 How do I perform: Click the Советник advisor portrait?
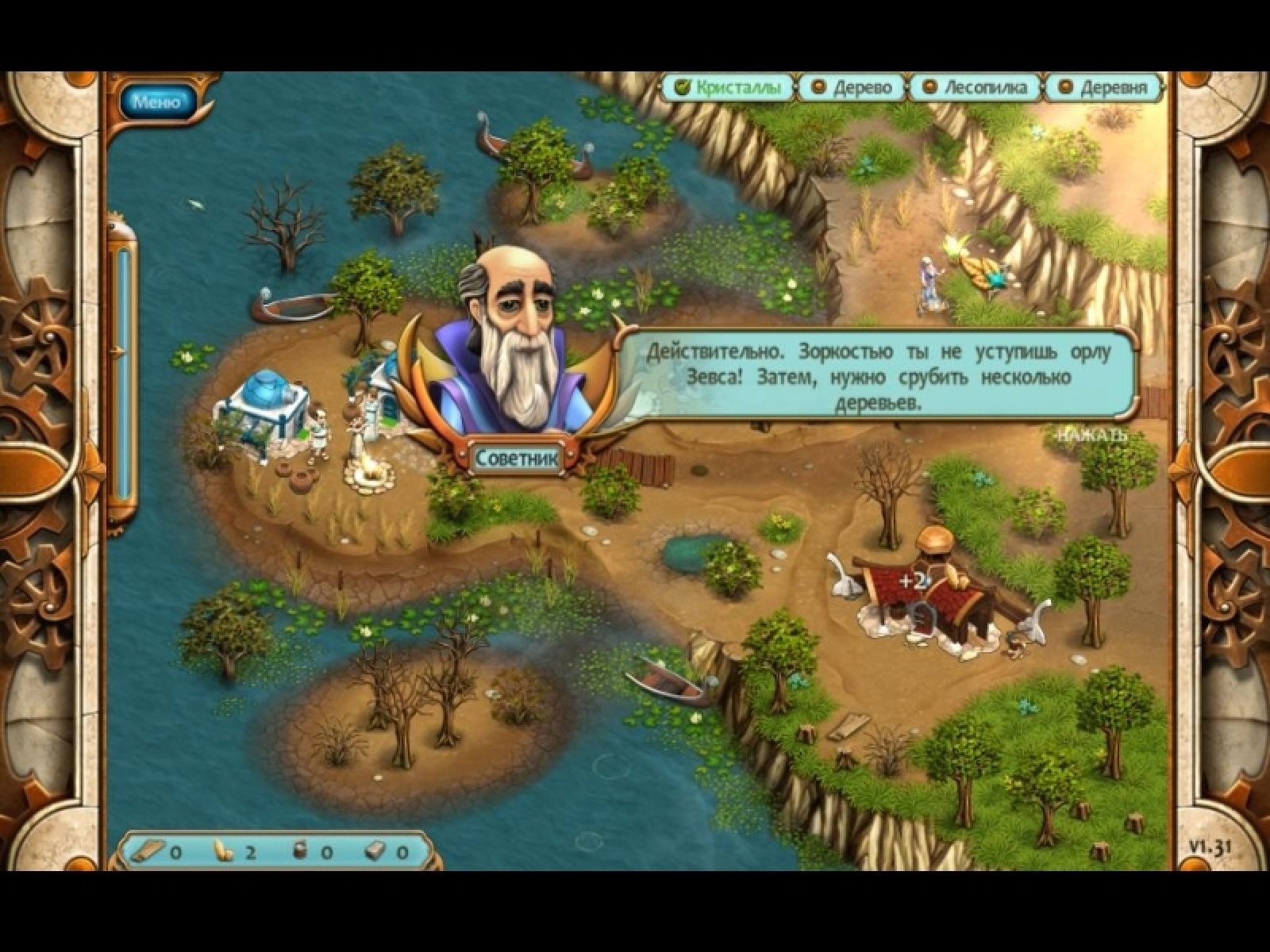(516, 349)
